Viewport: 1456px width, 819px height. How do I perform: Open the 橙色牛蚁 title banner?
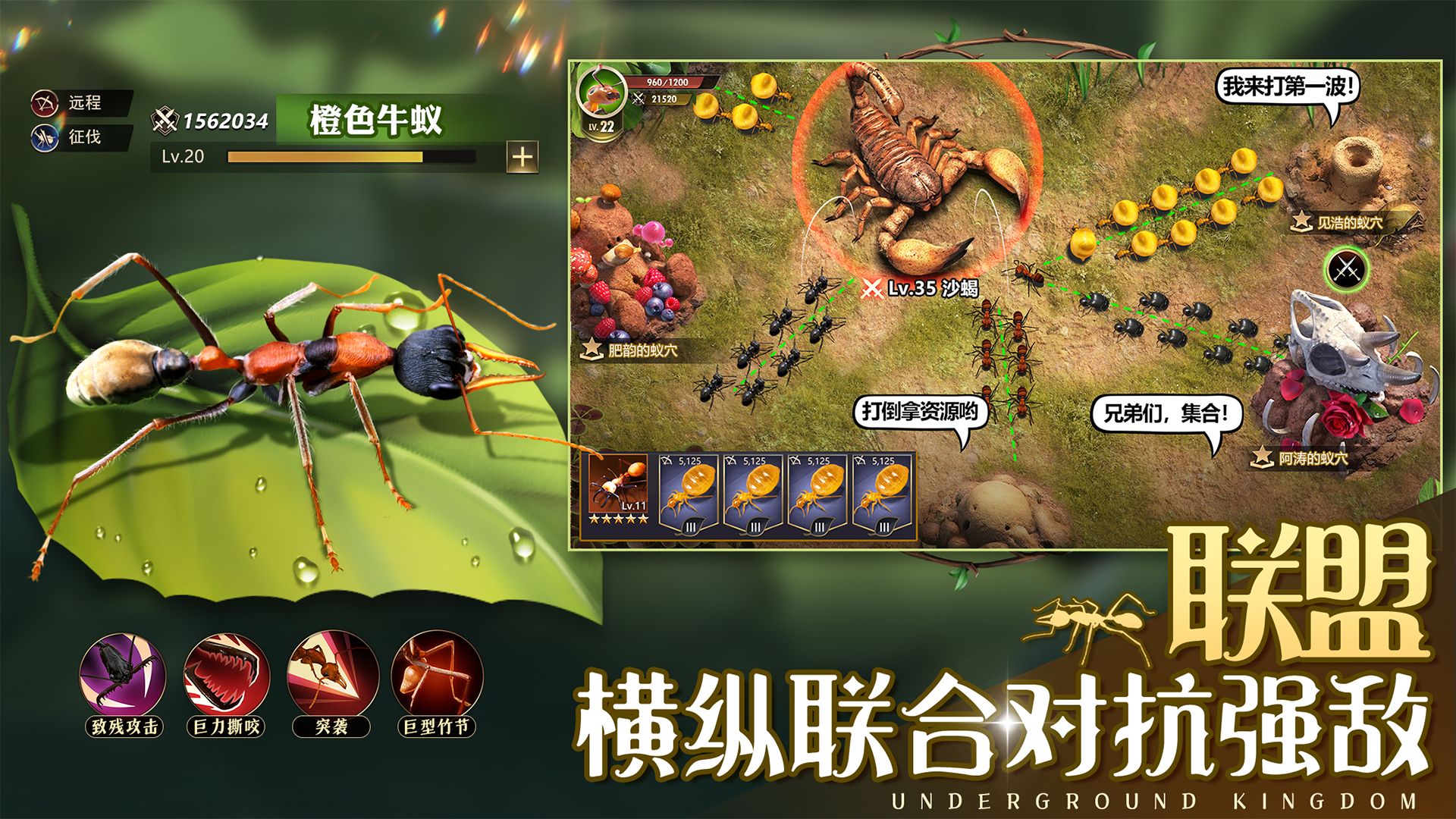click(x=373, y=118)
